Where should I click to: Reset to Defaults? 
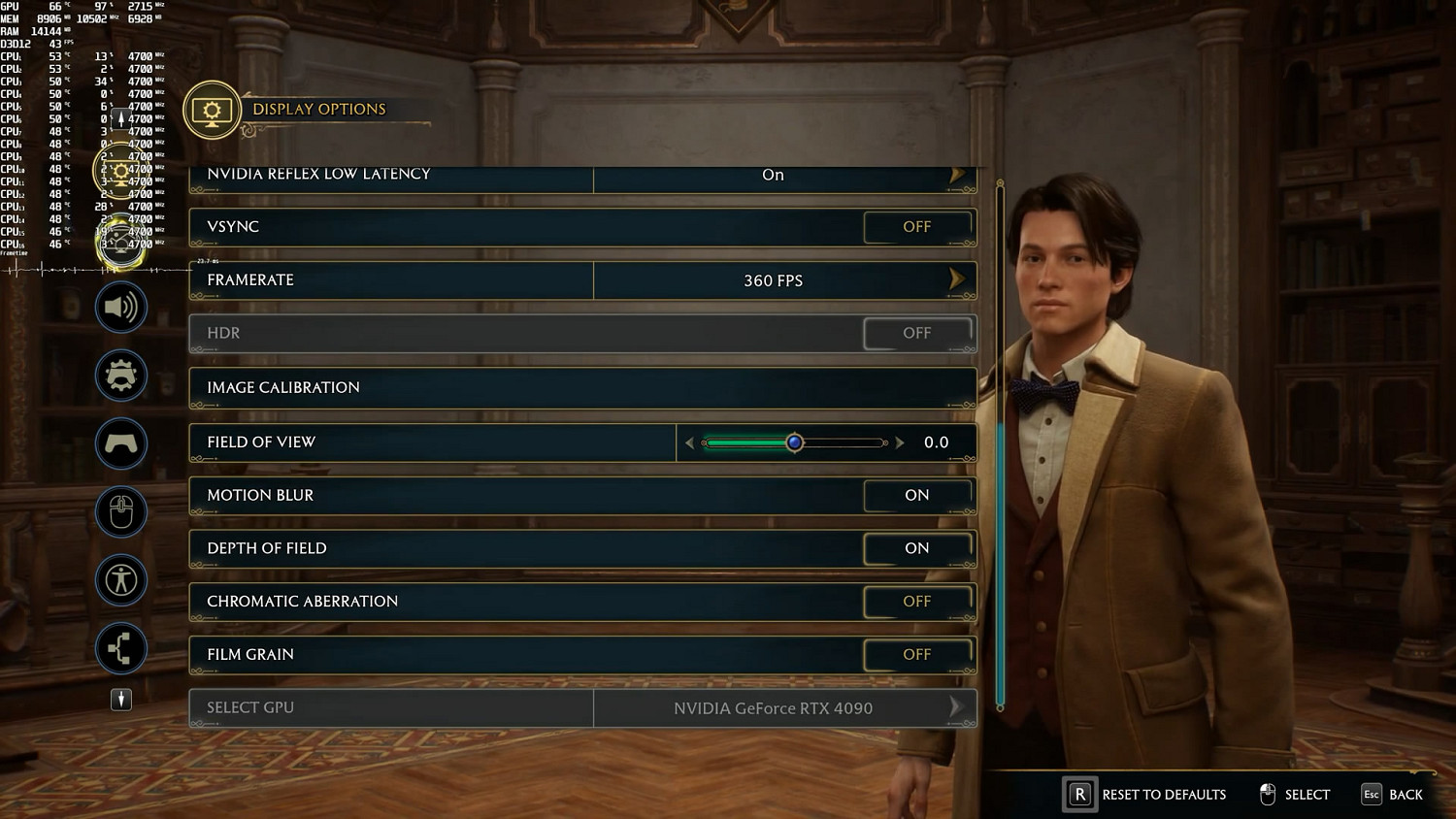coord(1146,794)
